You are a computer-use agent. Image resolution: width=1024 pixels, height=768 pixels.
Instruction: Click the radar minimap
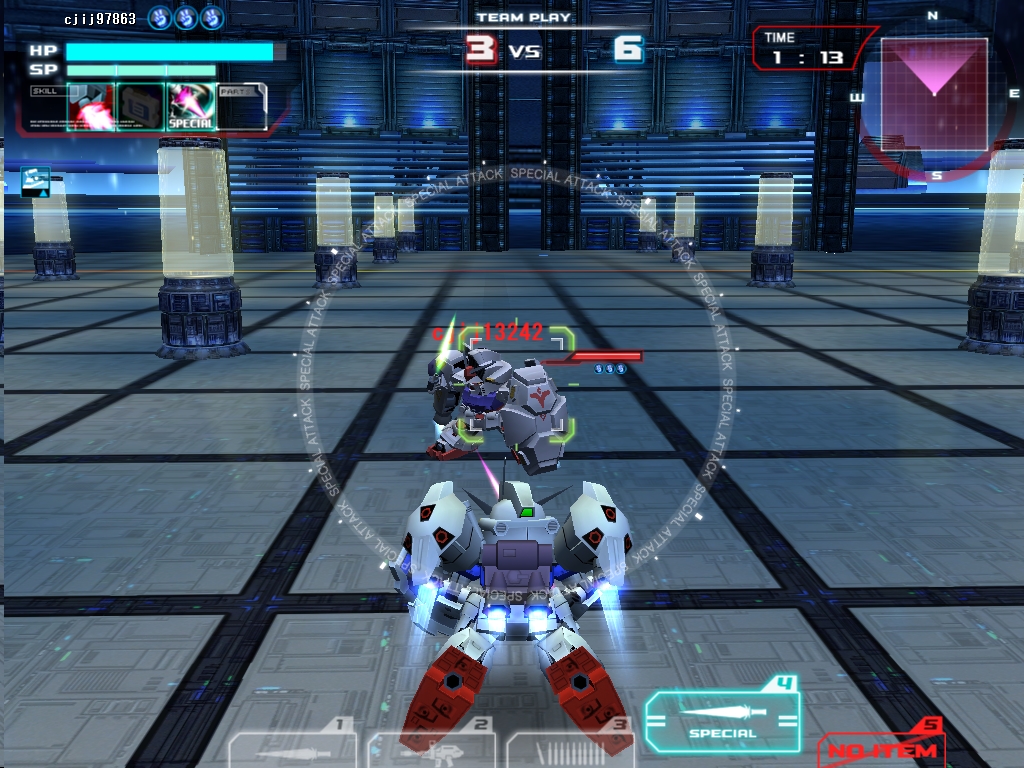pyautogui.click(x=934, y=94)
